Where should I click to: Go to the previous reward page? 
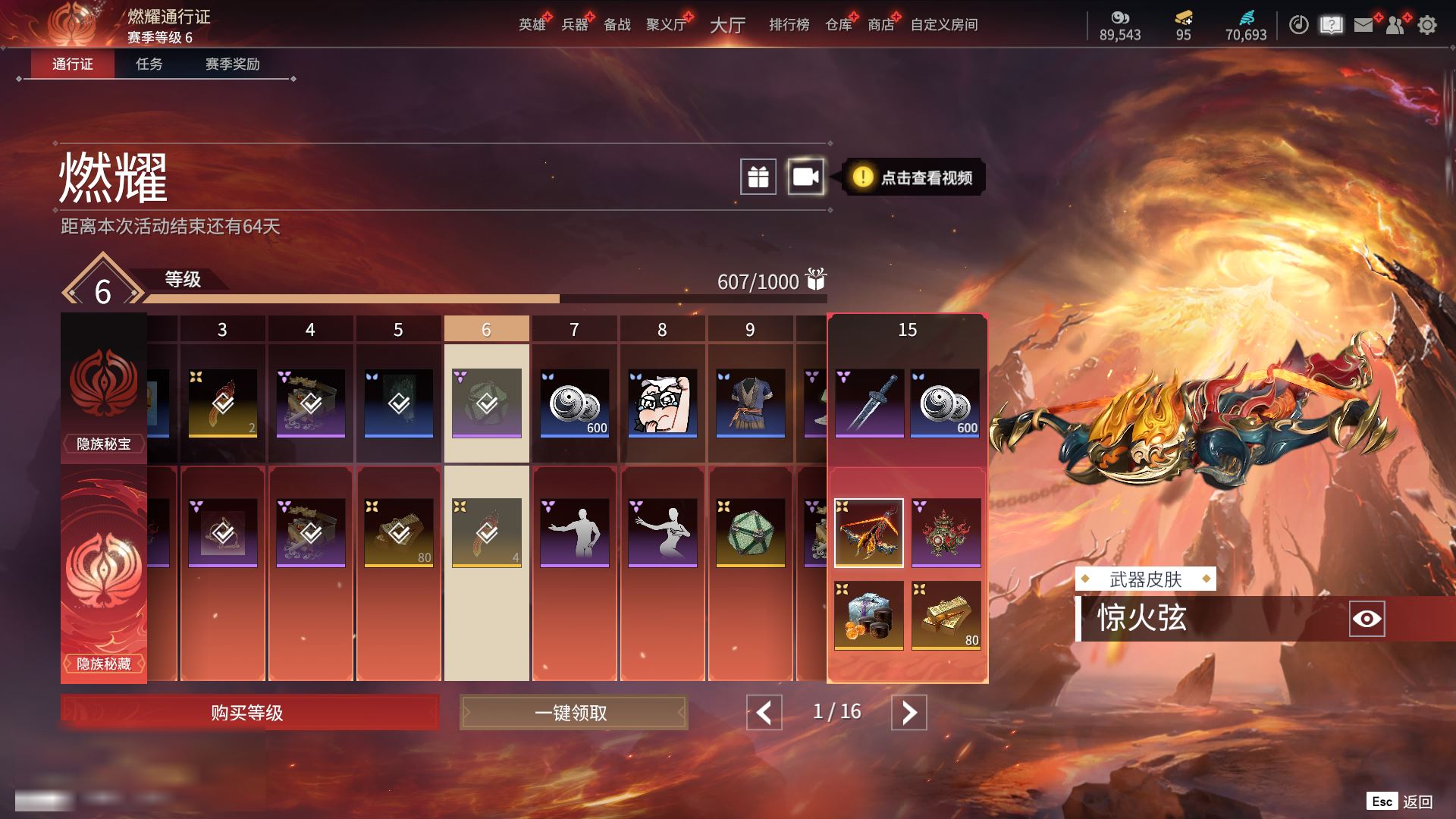(x=764, y=713)
